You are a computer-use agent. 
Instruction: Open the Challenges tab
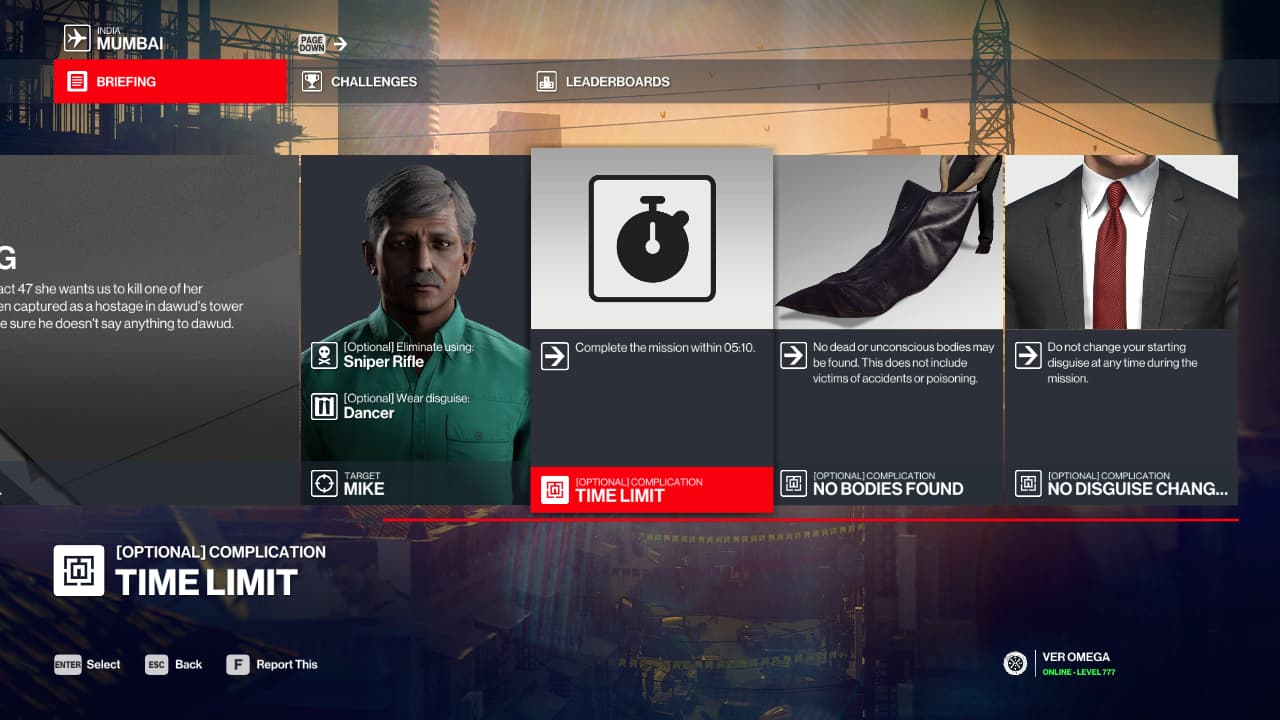(373, 82)
